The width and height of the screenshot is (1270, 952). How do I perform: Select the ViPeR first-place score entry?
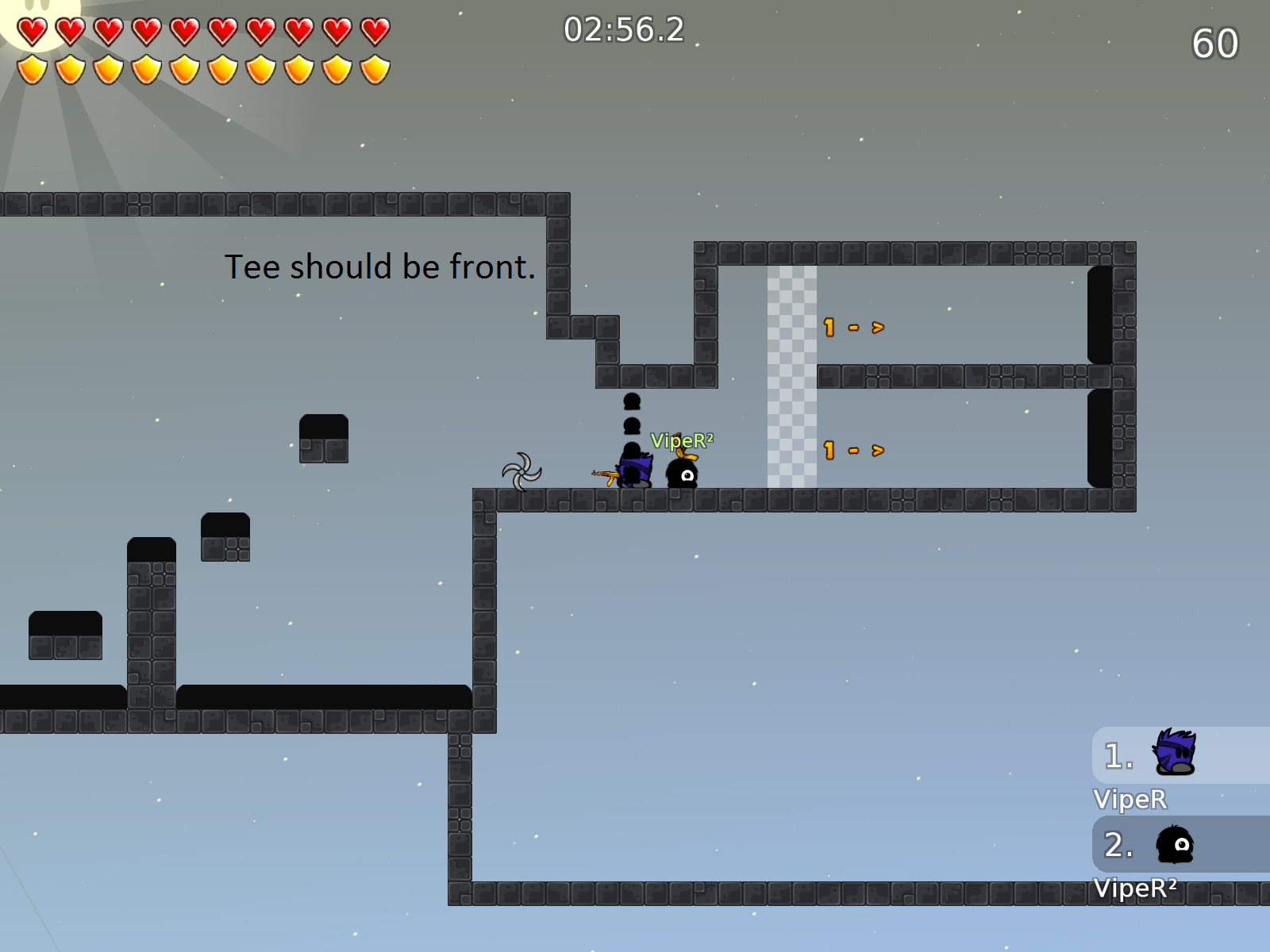(1180, 755)
